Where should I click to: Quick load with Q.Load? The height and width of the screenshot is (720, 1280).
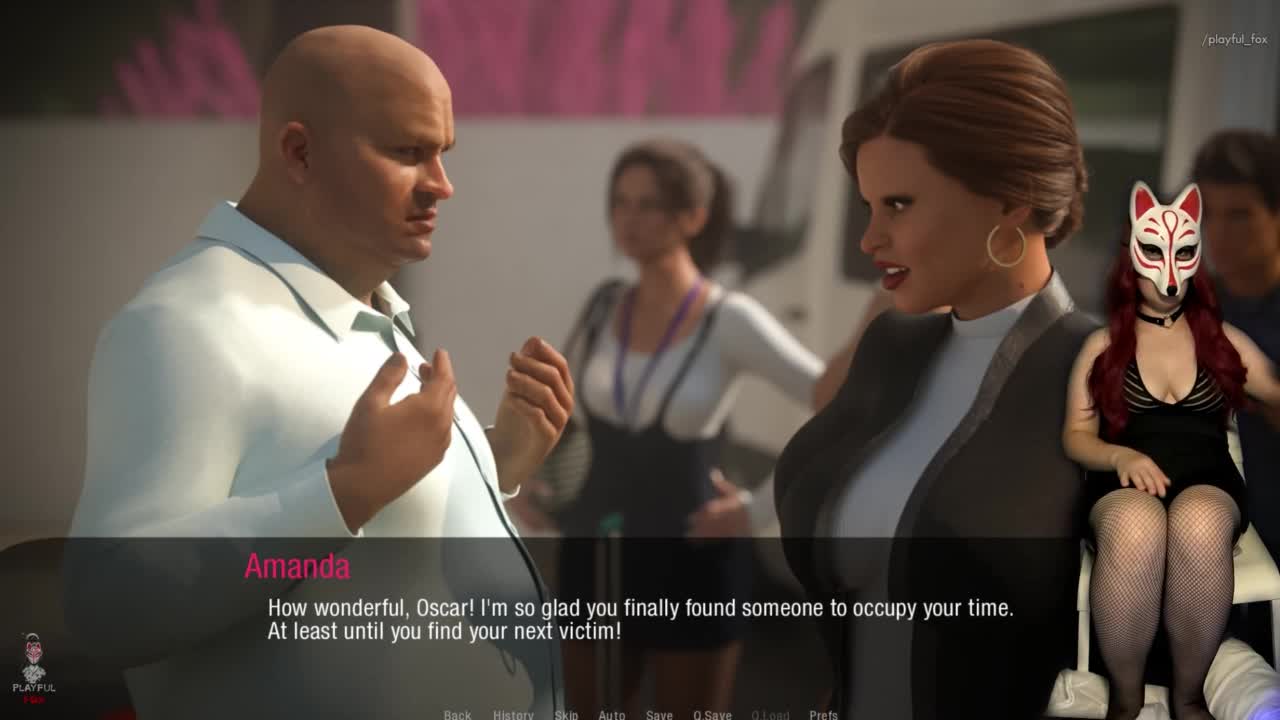(770, 714)
